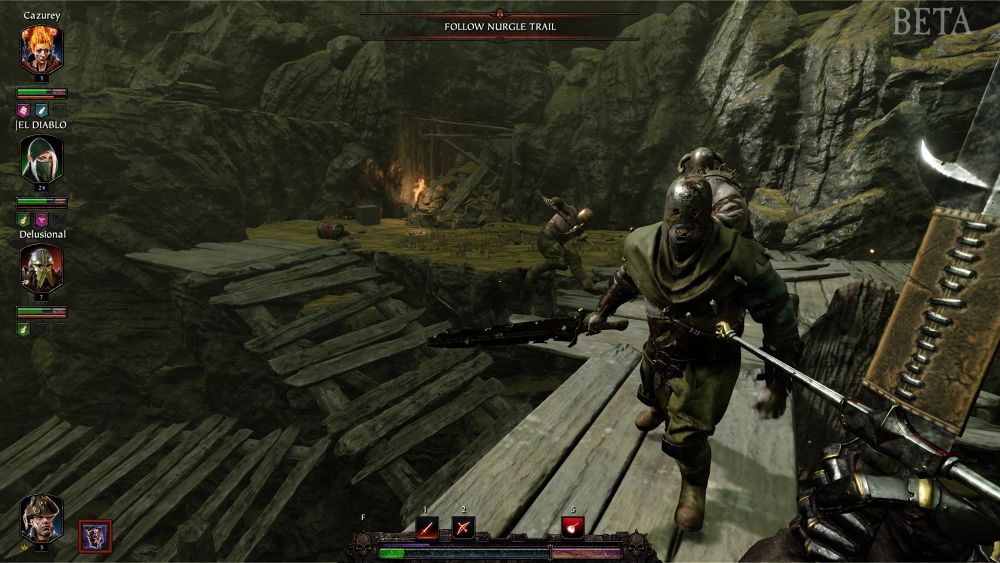1000x563 pixels.
Task: Activate the red-framed career ability icon
Action: [96, 535]
